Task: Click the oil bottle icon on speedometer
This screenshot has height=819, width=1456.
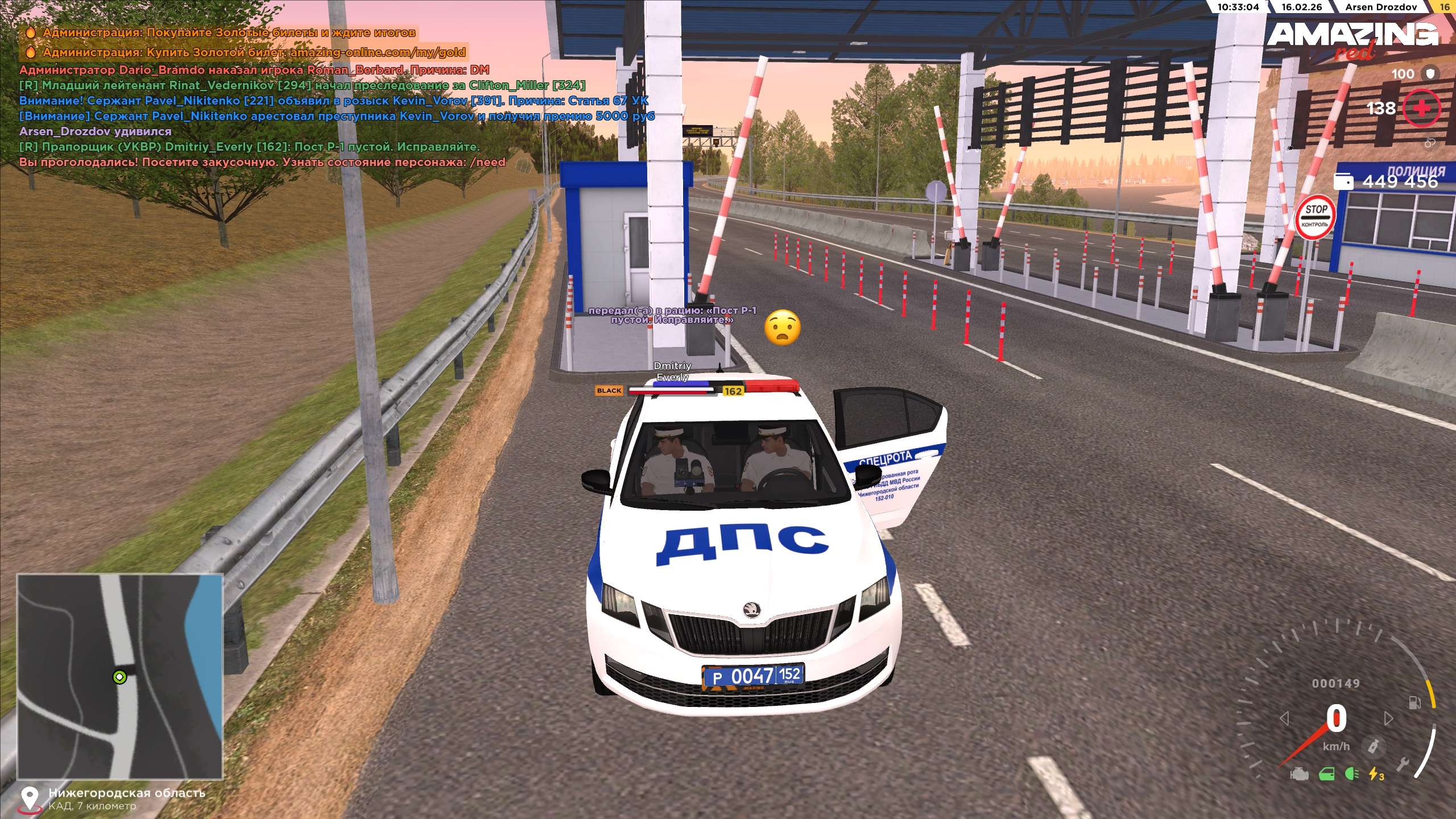Action: [x=1373, y=746]
